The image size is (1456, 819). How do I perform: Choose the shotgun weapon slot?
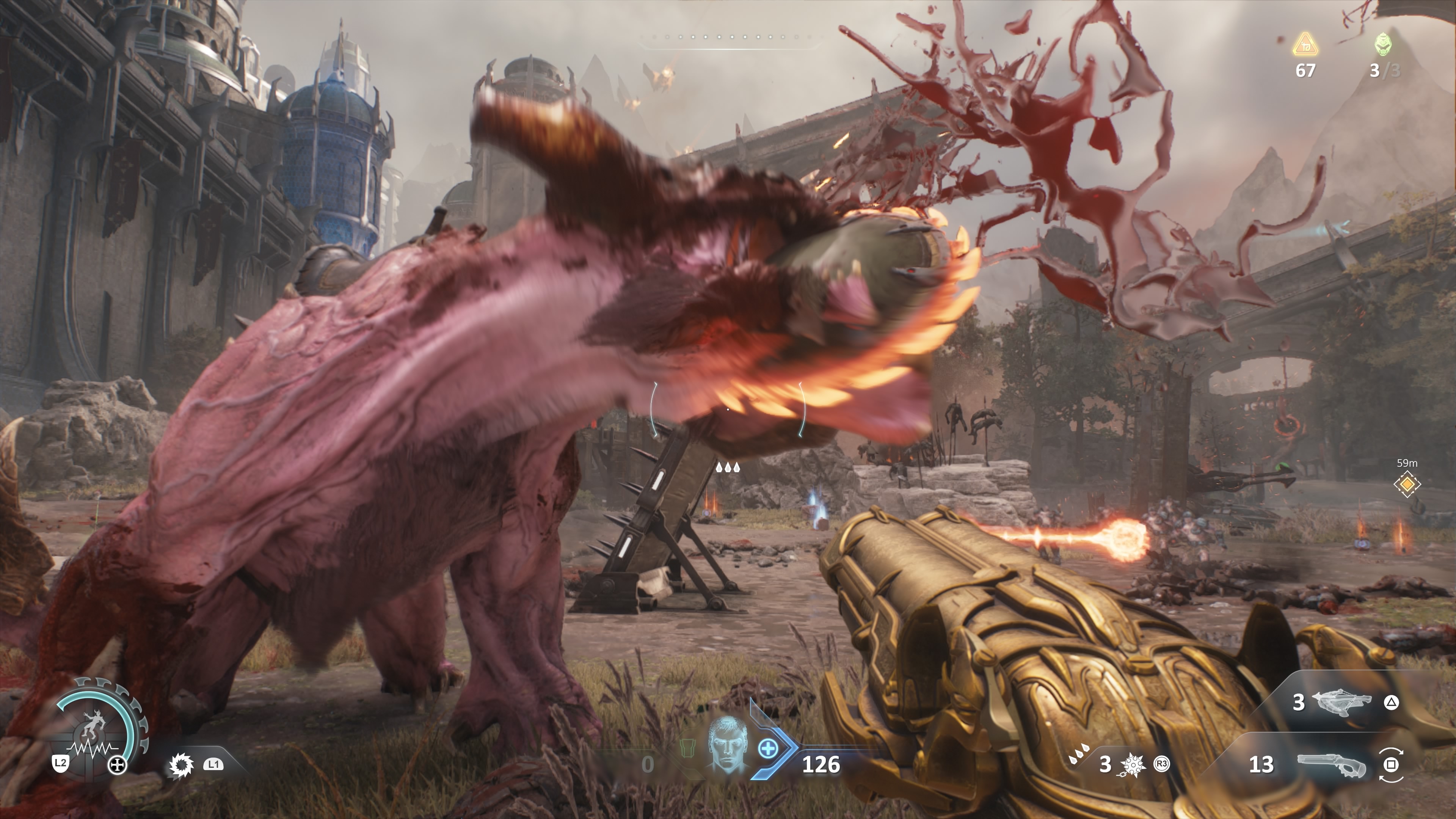(1331, 765)
